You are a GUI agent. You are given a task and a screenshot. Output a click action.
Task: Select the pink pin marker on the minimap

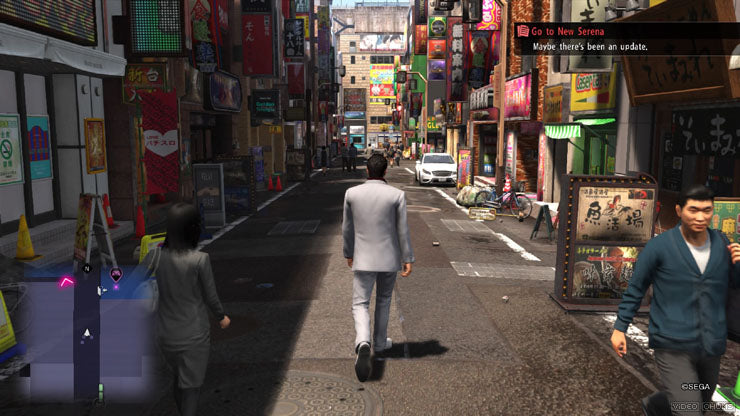click(116, 274)
